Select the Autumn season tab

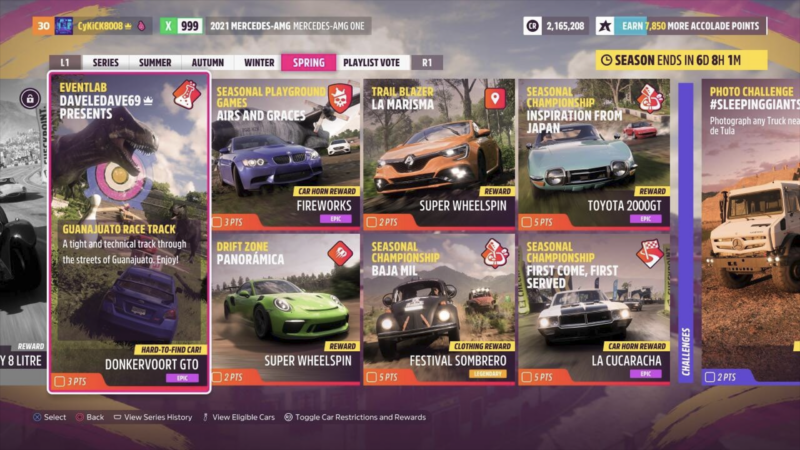[207, 62]
